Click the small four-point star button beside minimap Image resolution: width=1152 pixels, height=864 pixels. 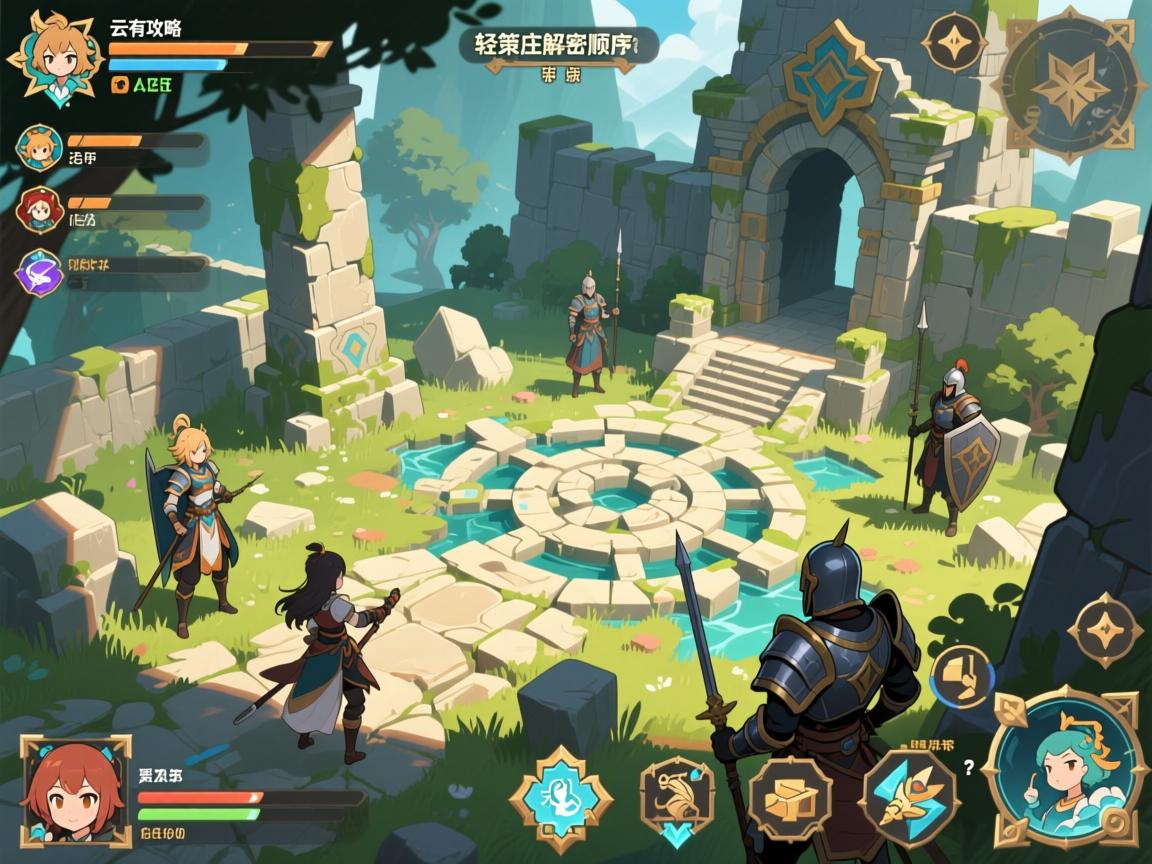pyautogui.click(x=954, y=43)
